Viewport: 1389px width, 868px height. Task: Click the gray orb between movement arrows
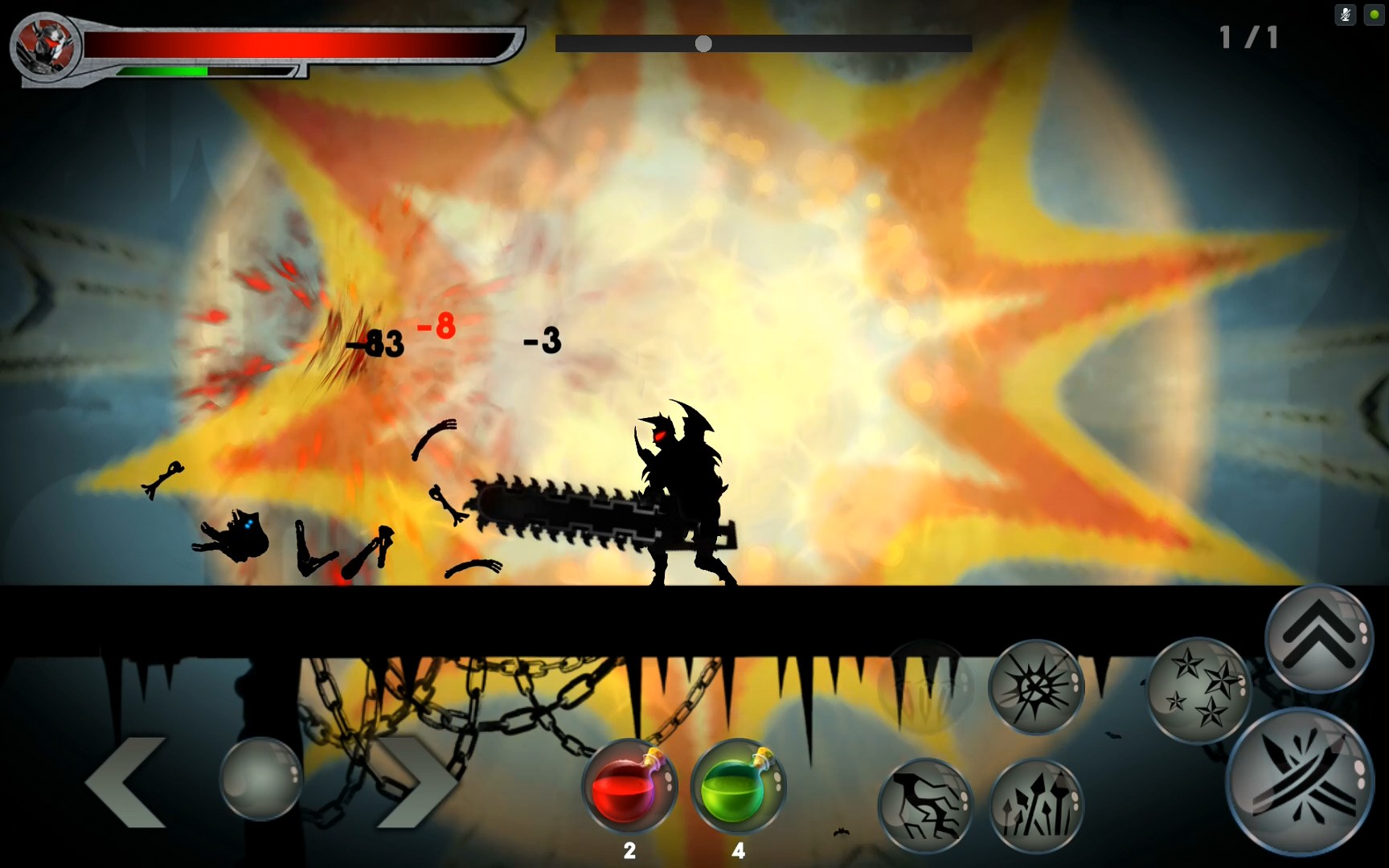point(261,778)
